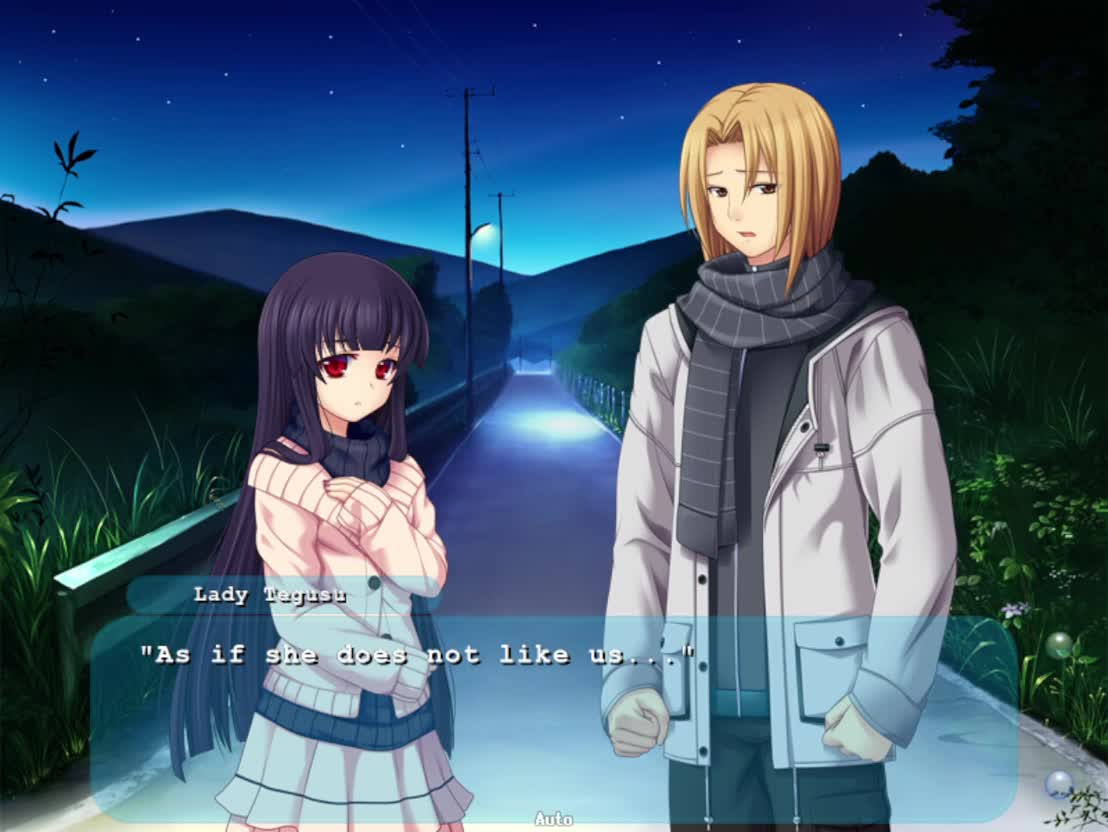The image size is (1108, 832).
Task: Click the blue orb below the dialogue box
Action: pyautogui.click(x=1058, y=783)
